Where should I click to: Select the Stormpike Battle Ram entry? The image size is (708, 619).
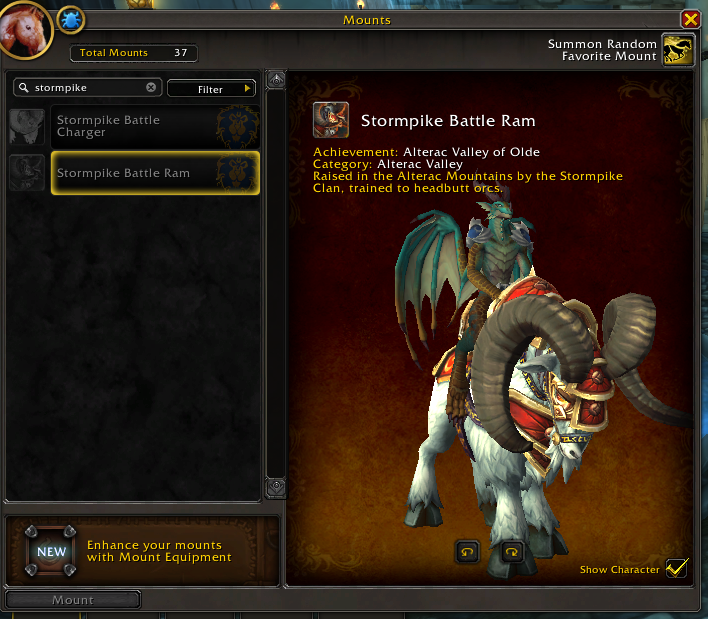pos(155,173)
